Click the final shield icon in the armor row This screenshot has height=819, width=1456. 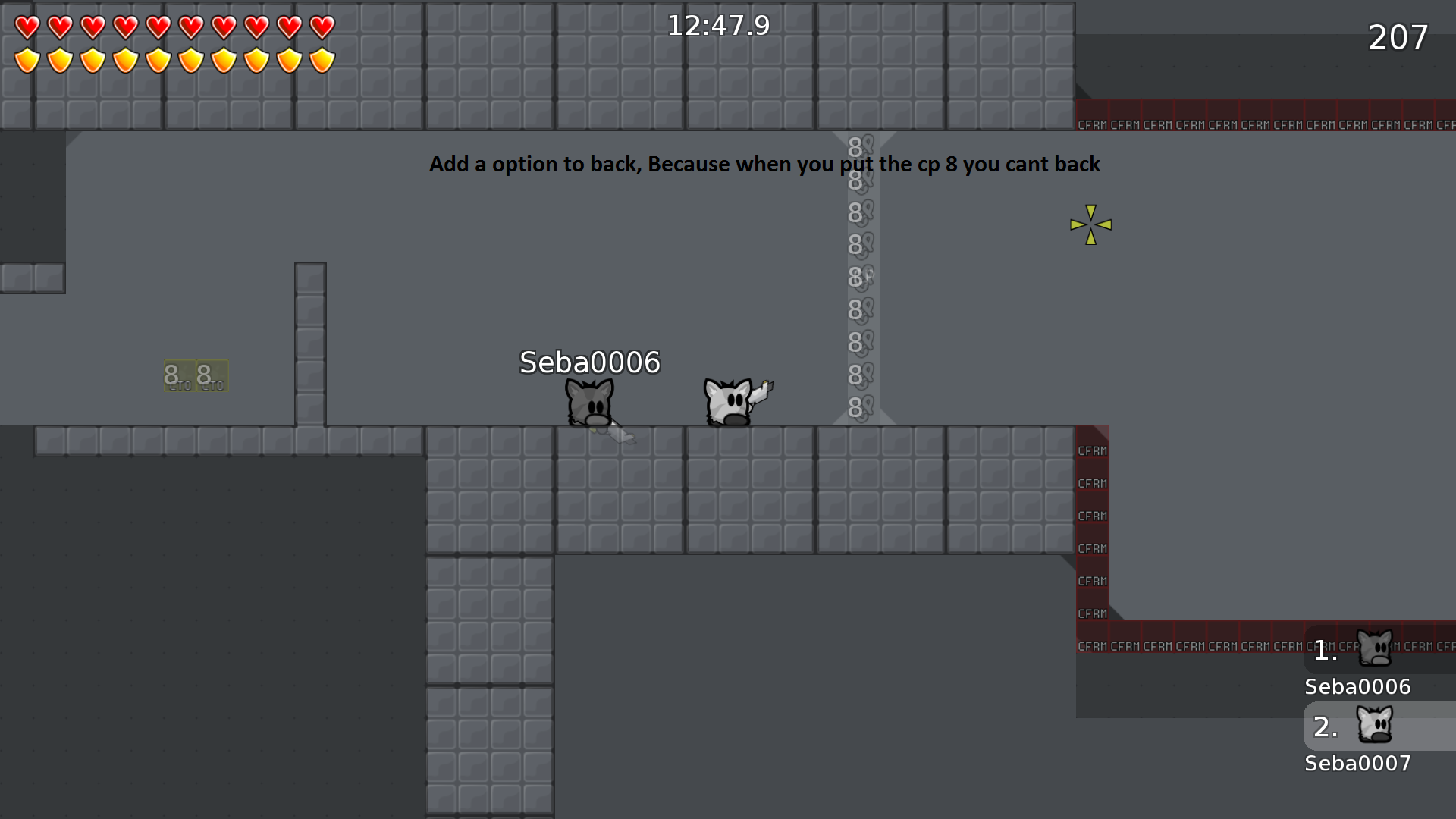(x=322, y=59)
